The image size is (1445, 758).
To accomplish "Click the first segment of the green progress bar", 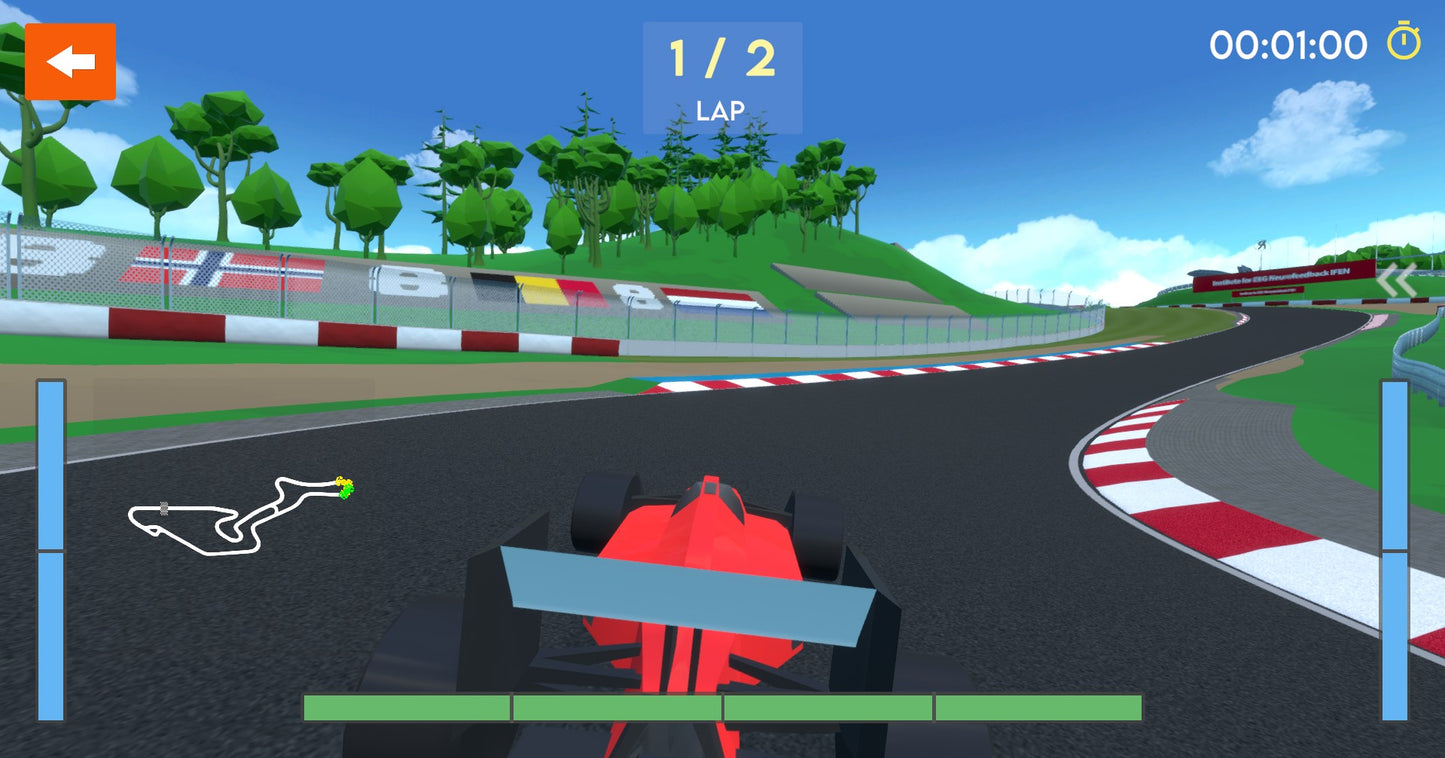I will tap(405, 706).
